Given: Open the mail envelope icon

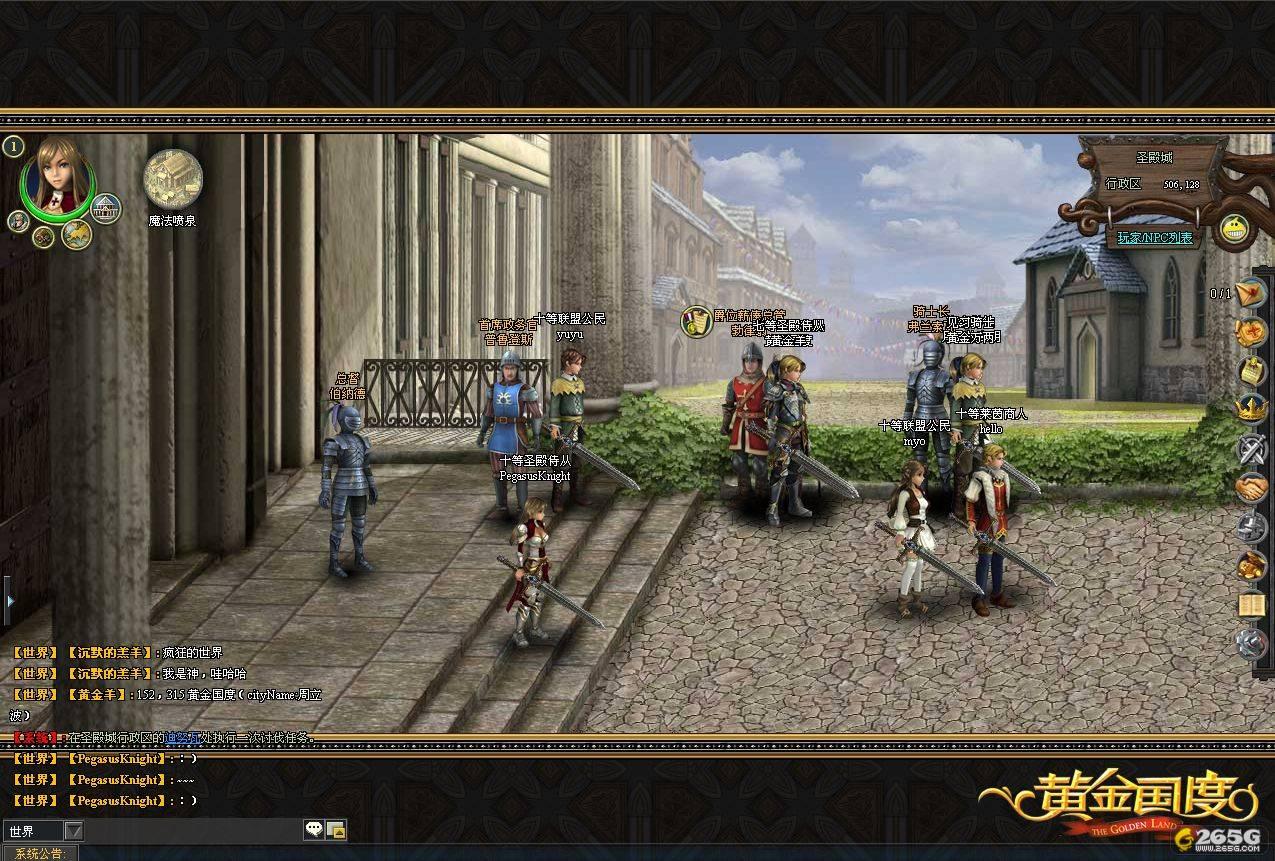Looking at the screenshot, I should 1251,293.
